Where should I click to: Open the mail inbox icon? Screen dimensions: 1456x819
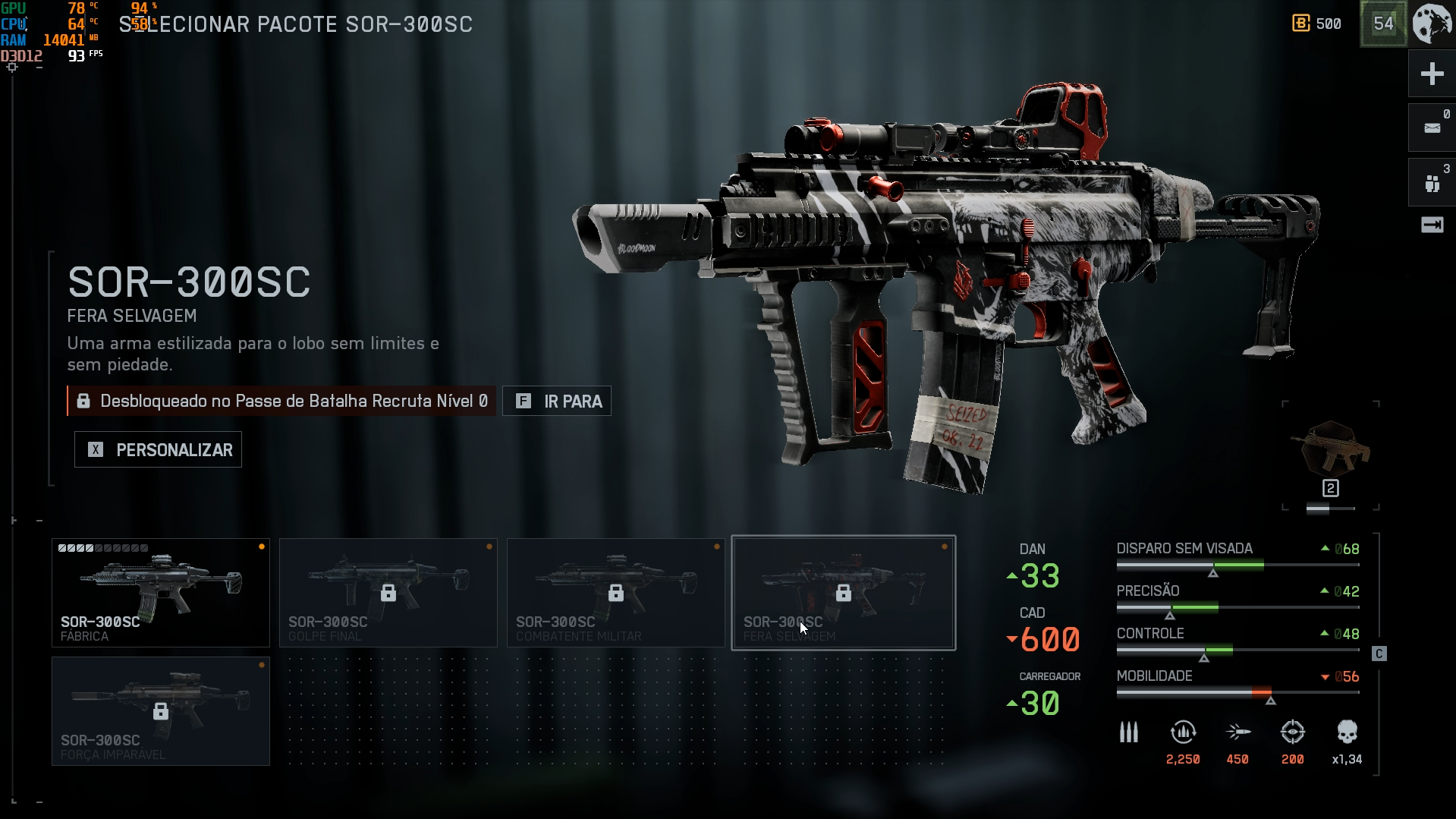coord(1432,128)
